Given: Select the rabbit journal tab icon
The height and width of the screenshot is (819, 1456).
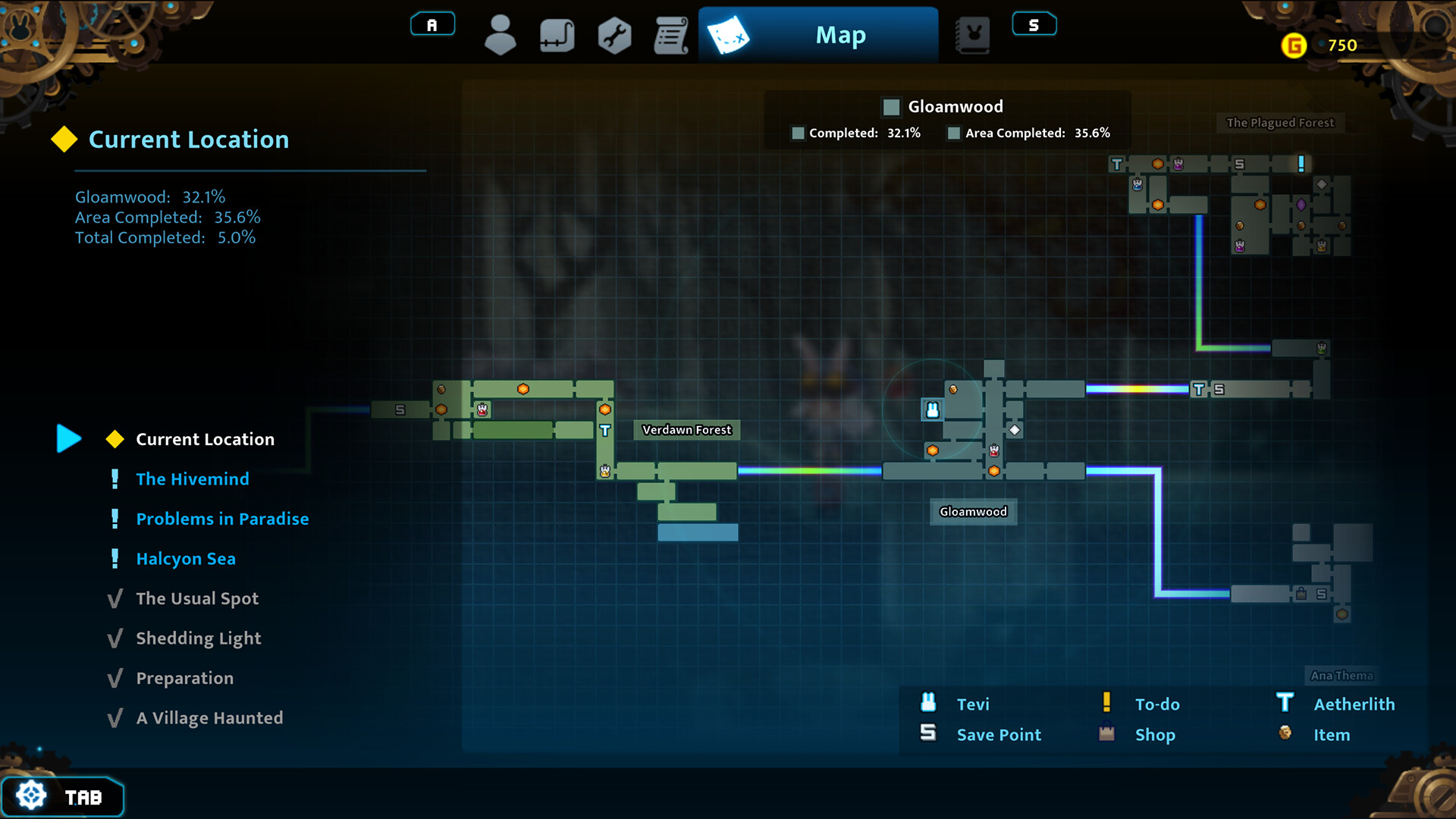Looking at the screenshot, I should [973, 35].
